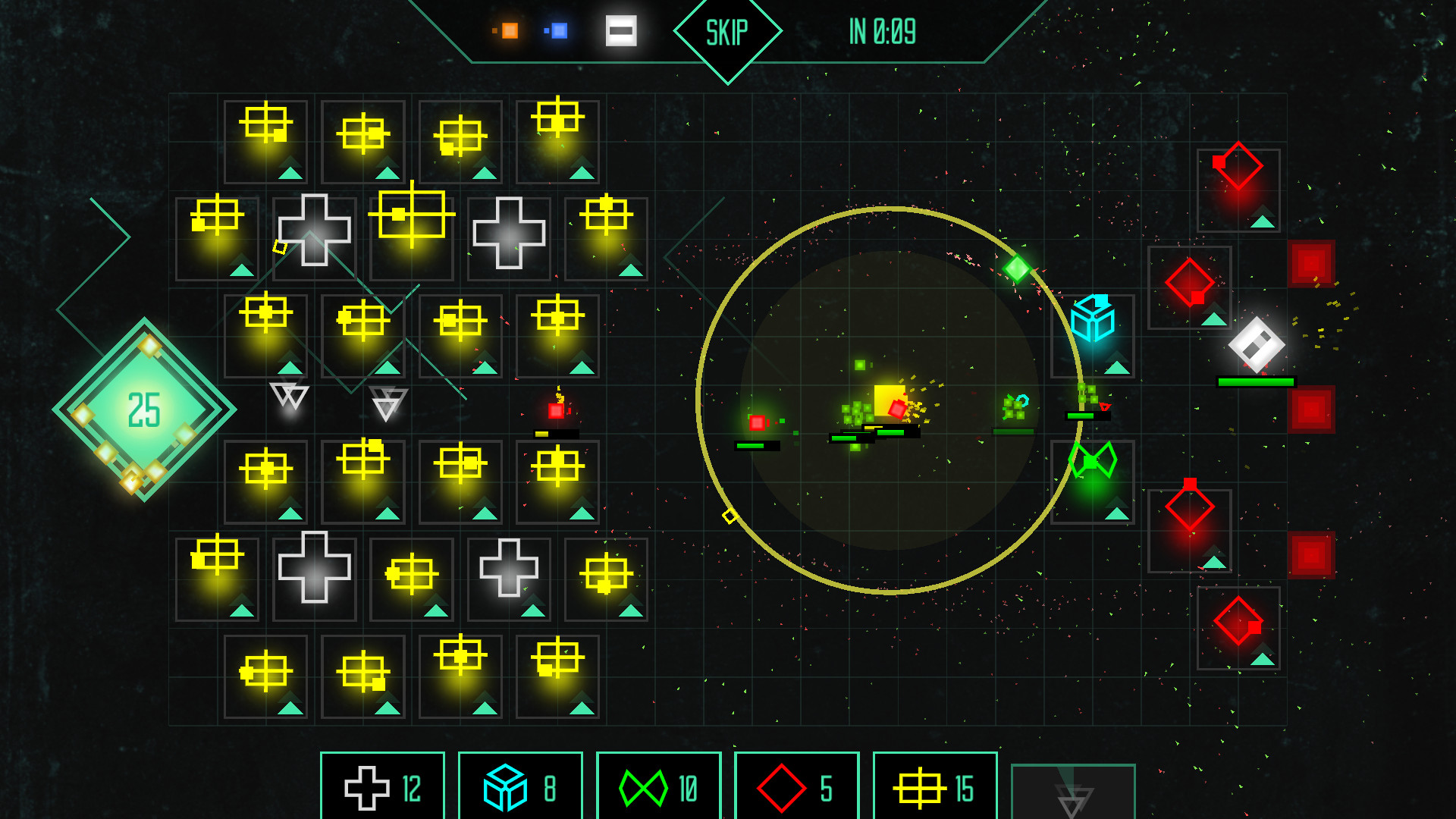Image resolution: width=1456 pixels, height=819 pixels.
Task: Select the red diamond tower build icon
Action: 795,786
